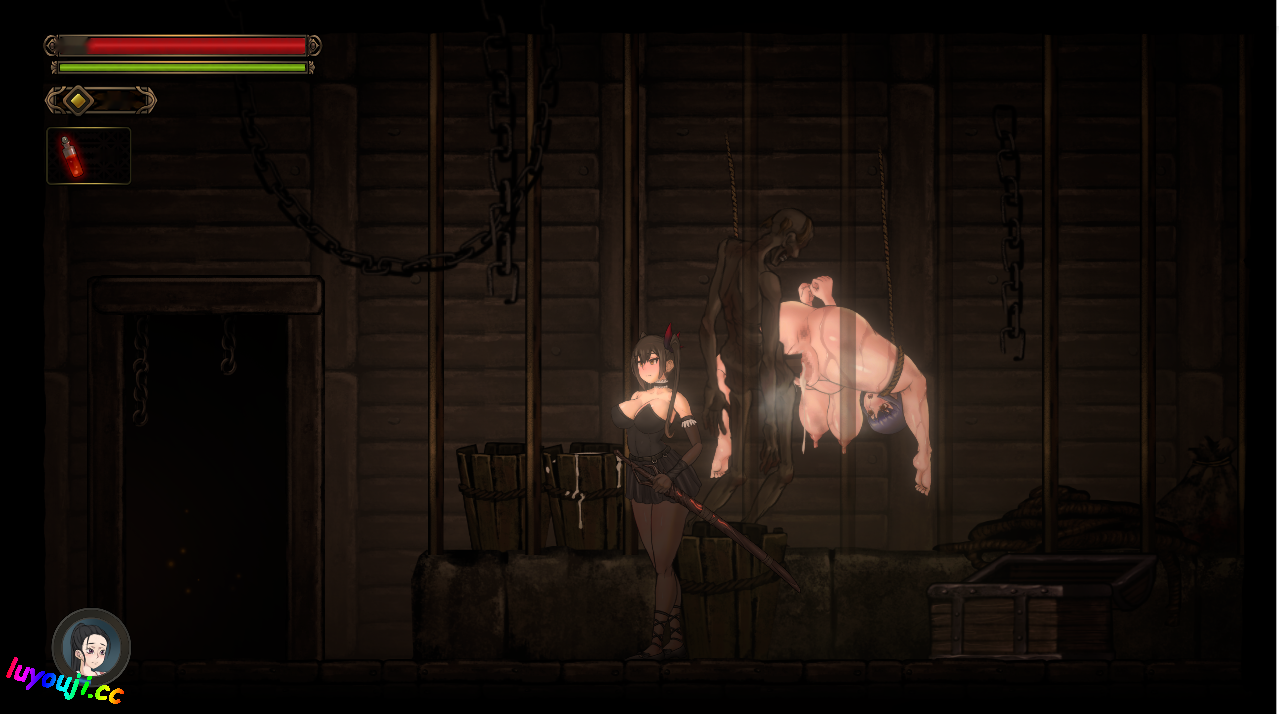Screen dimensions: 1279x714
Task: Open the luyouji.cc watermark link
Action: [x=64, y=682]
